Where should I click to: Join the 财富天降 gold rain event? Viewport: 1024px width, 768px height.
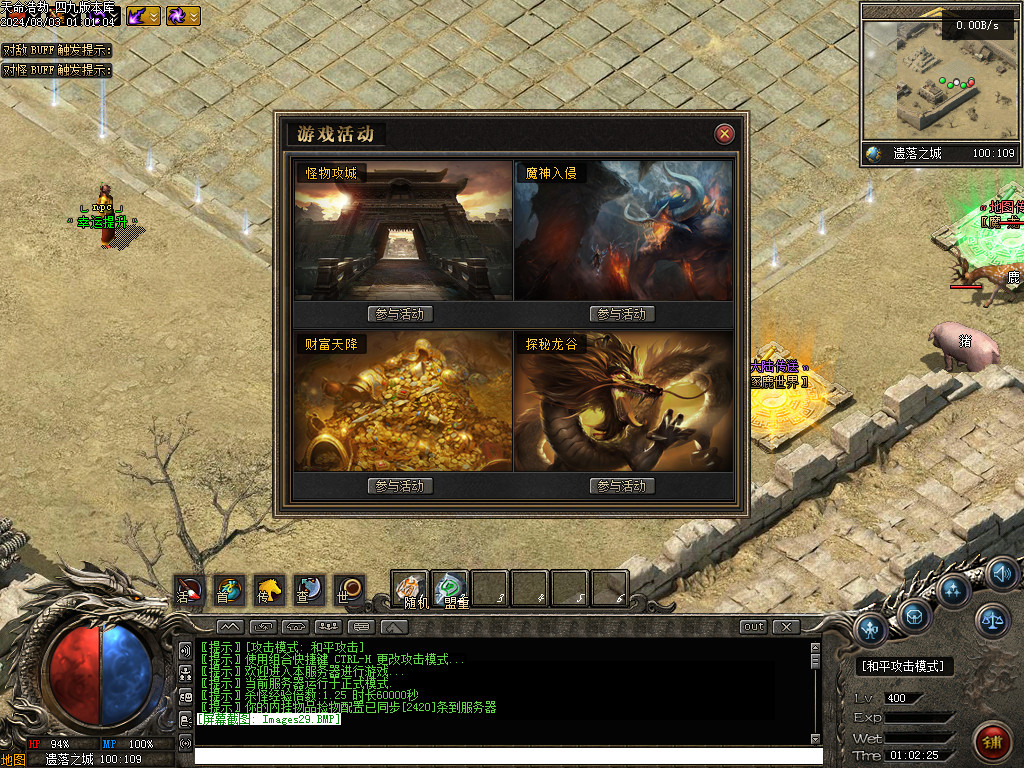click(400, 486)
